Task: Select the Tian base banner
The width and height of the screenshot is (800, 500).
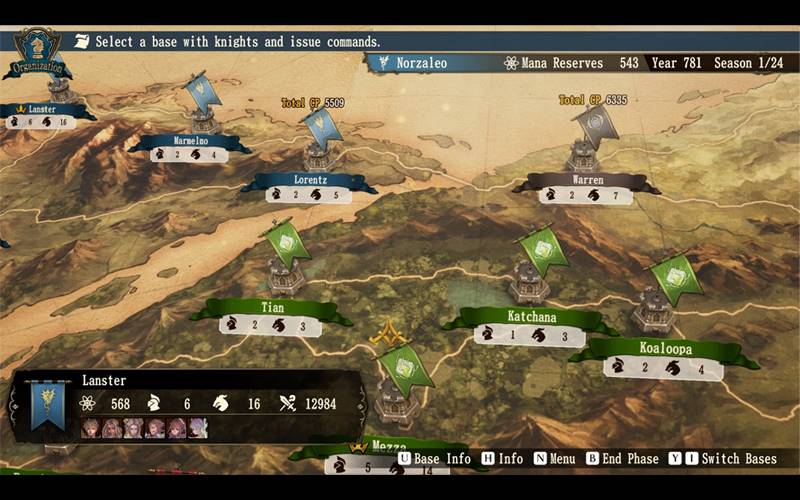Action: tap(272, 308)
